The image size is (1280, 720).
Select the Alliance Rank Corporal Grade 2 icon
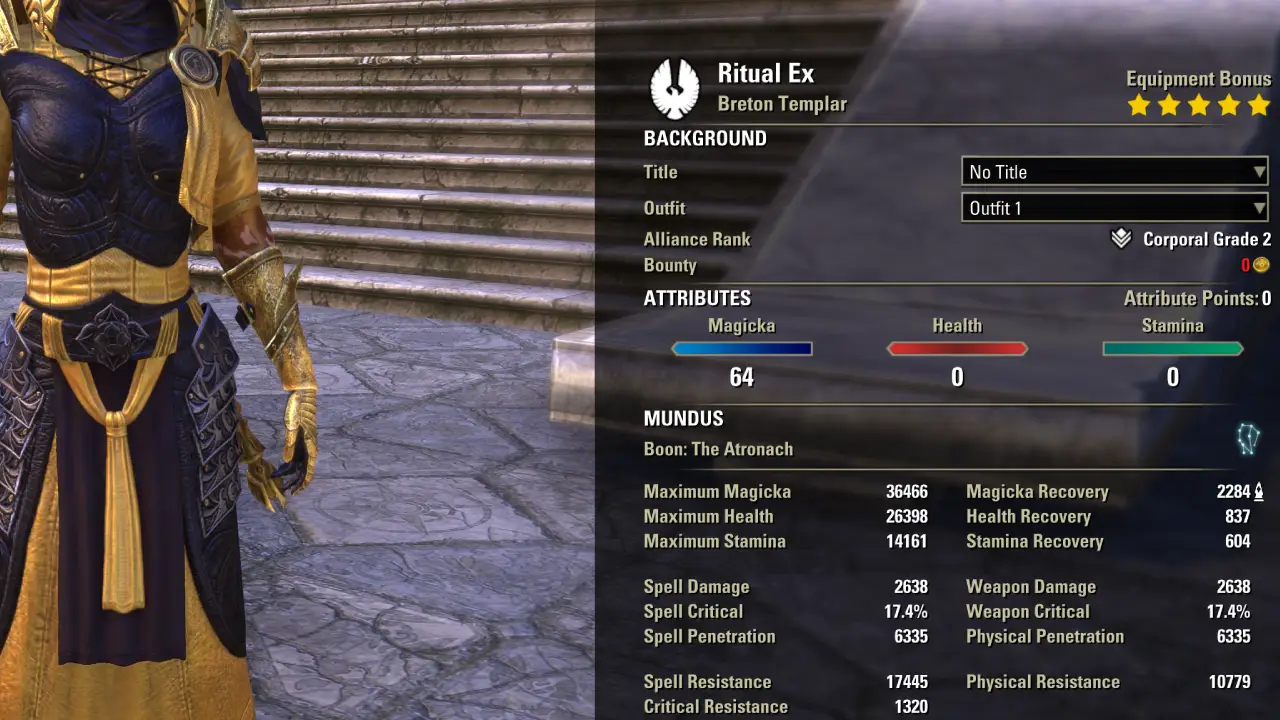pos(1121,239)
